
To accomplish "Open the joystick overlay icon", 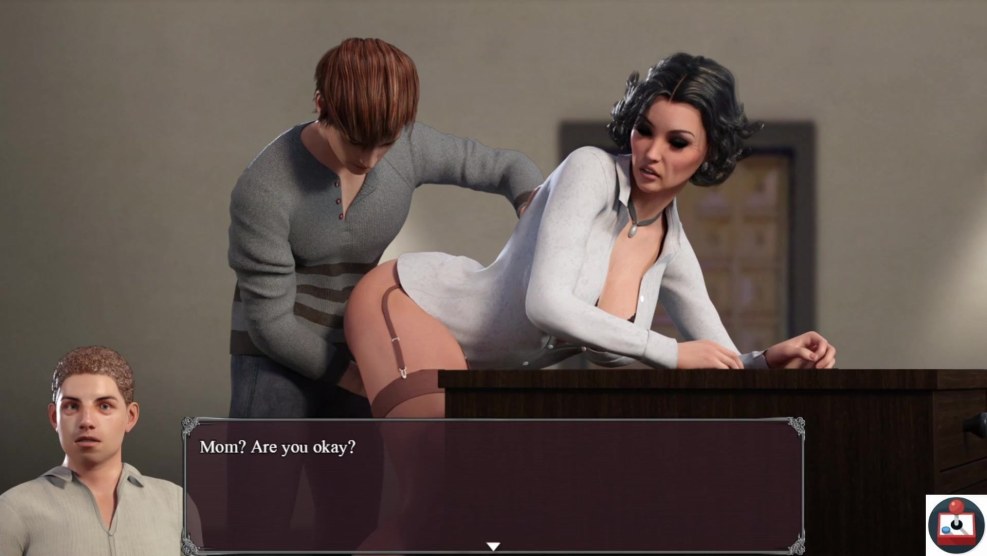I will coord(956,524).
